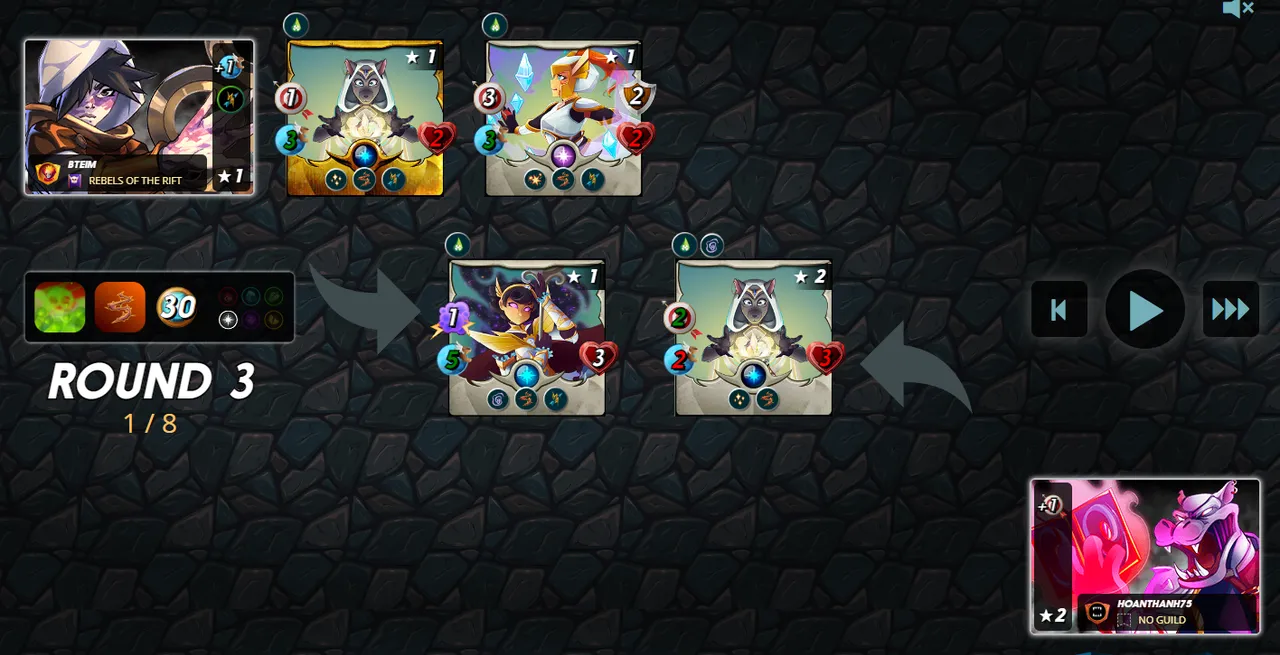Click the green skull ruleset icon
This screenshot has height=655, width=1280.
60,307
